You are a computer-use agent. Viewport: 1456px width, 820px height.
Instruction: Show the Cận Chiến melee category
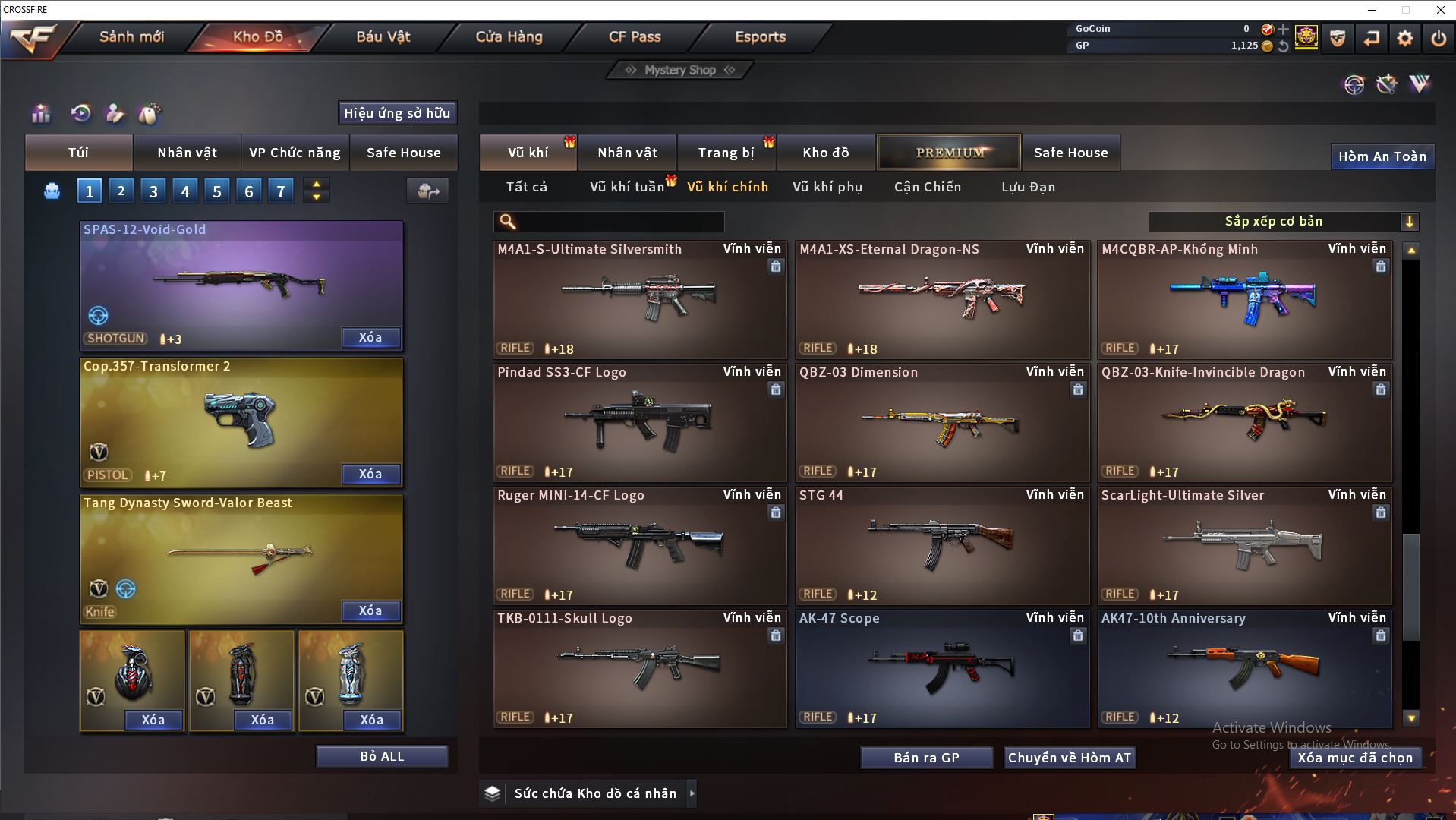(927, 187)
